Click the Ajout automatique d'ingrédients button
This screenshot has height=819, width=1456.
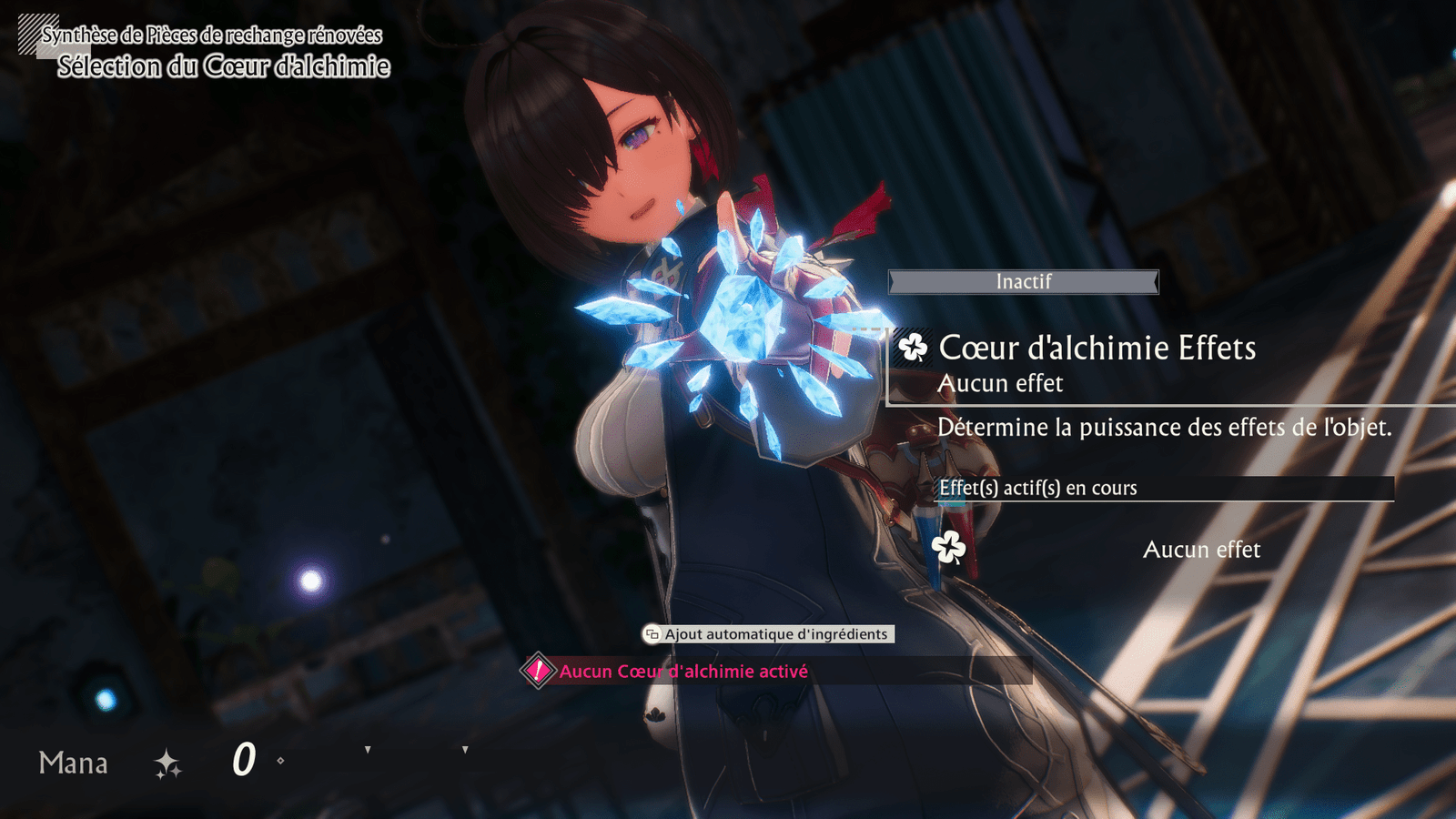[x=768, y=634]
